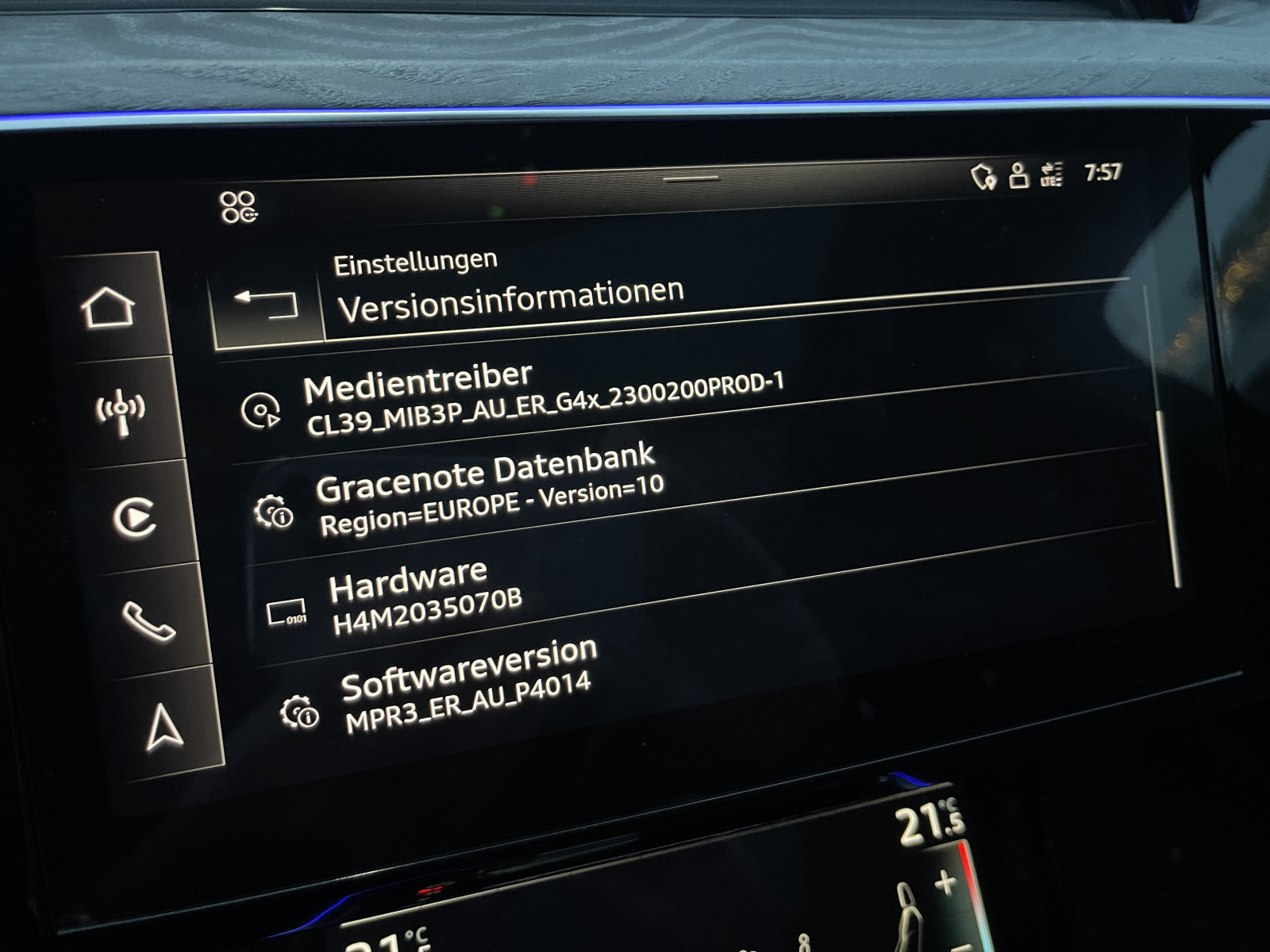Open the media playback menu
The width and height of the screenshot is (1270, 952).
coord(134,518)
